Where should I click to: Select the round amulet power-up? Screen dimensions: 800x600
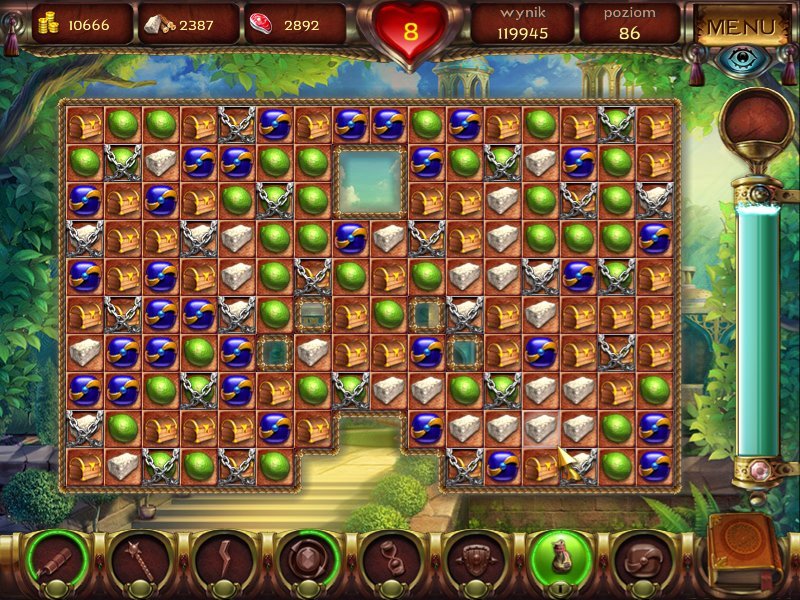[x=306, y=557]
